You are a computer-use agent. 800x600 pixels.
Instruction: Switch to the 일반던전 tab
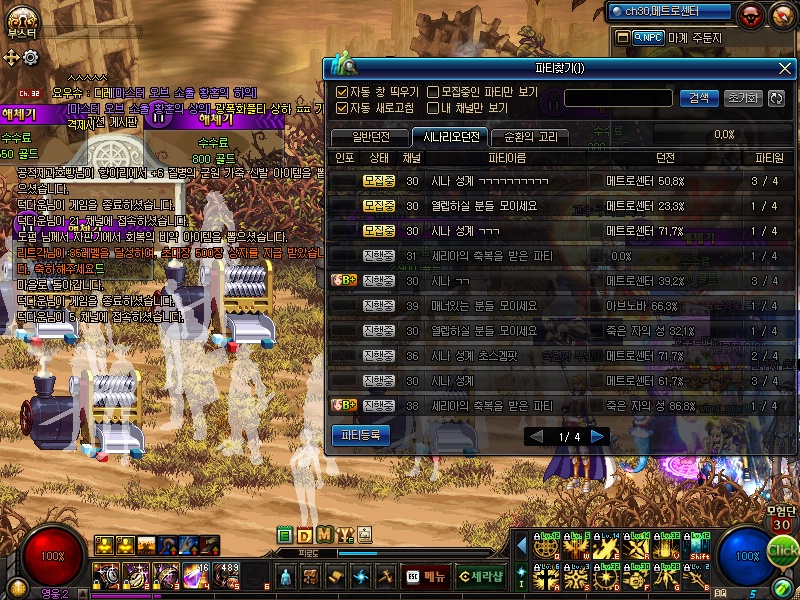(366, 137)
